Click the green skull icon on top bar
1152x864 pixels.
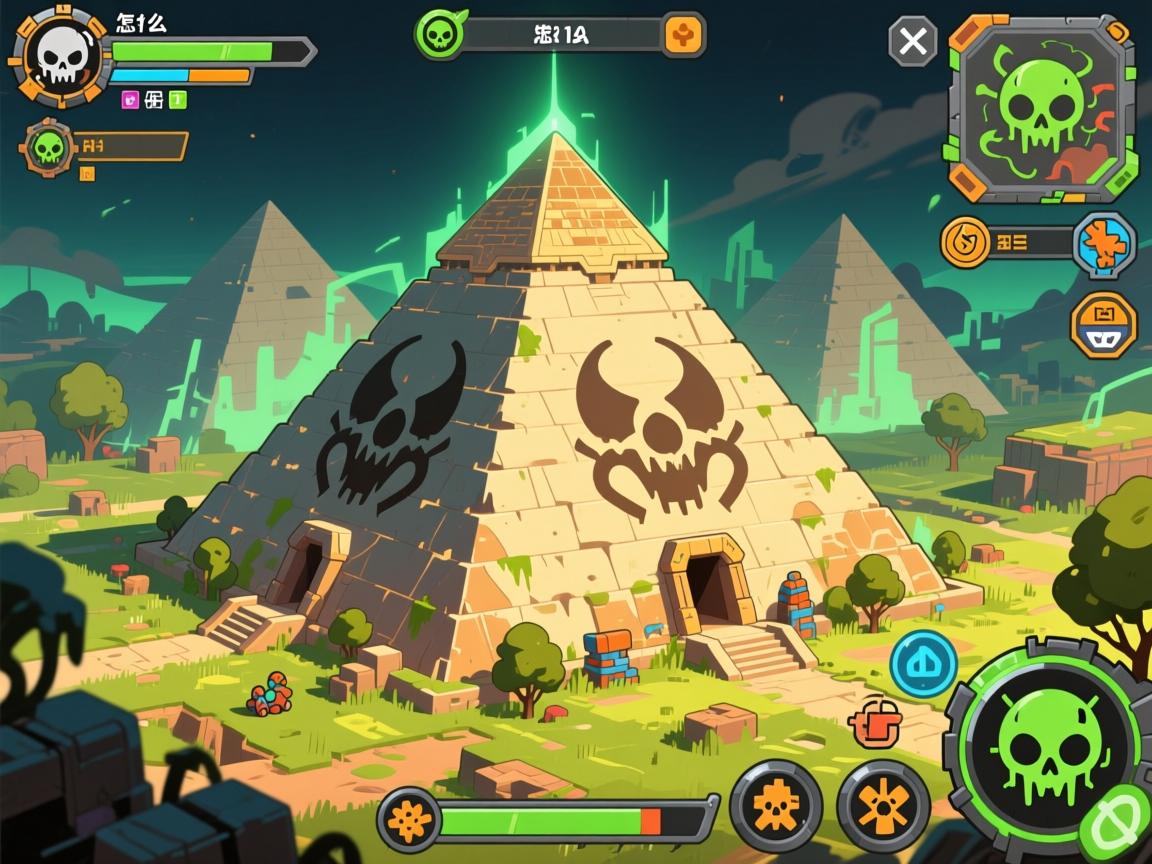(438, 35)
